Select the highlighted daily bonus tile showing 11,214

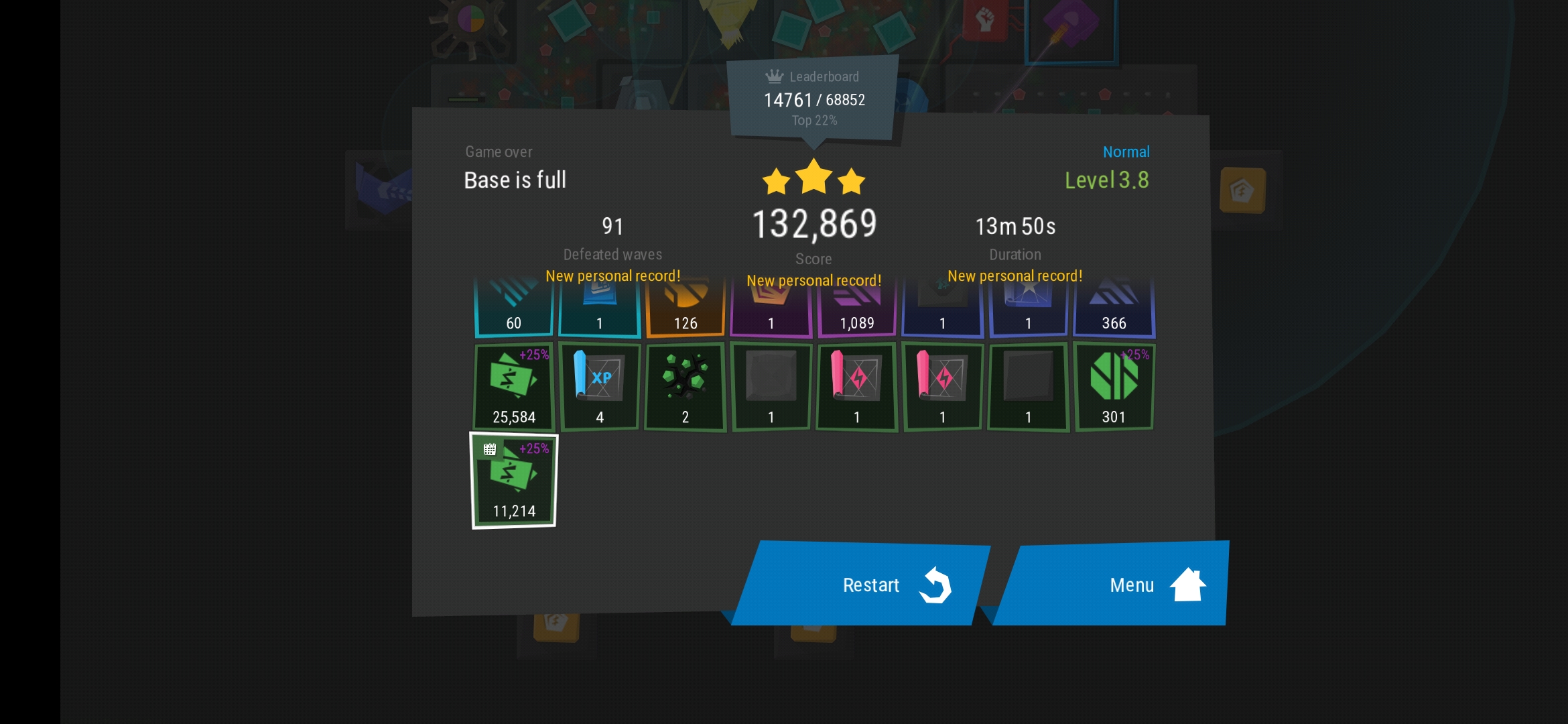[x=514, y=481]
